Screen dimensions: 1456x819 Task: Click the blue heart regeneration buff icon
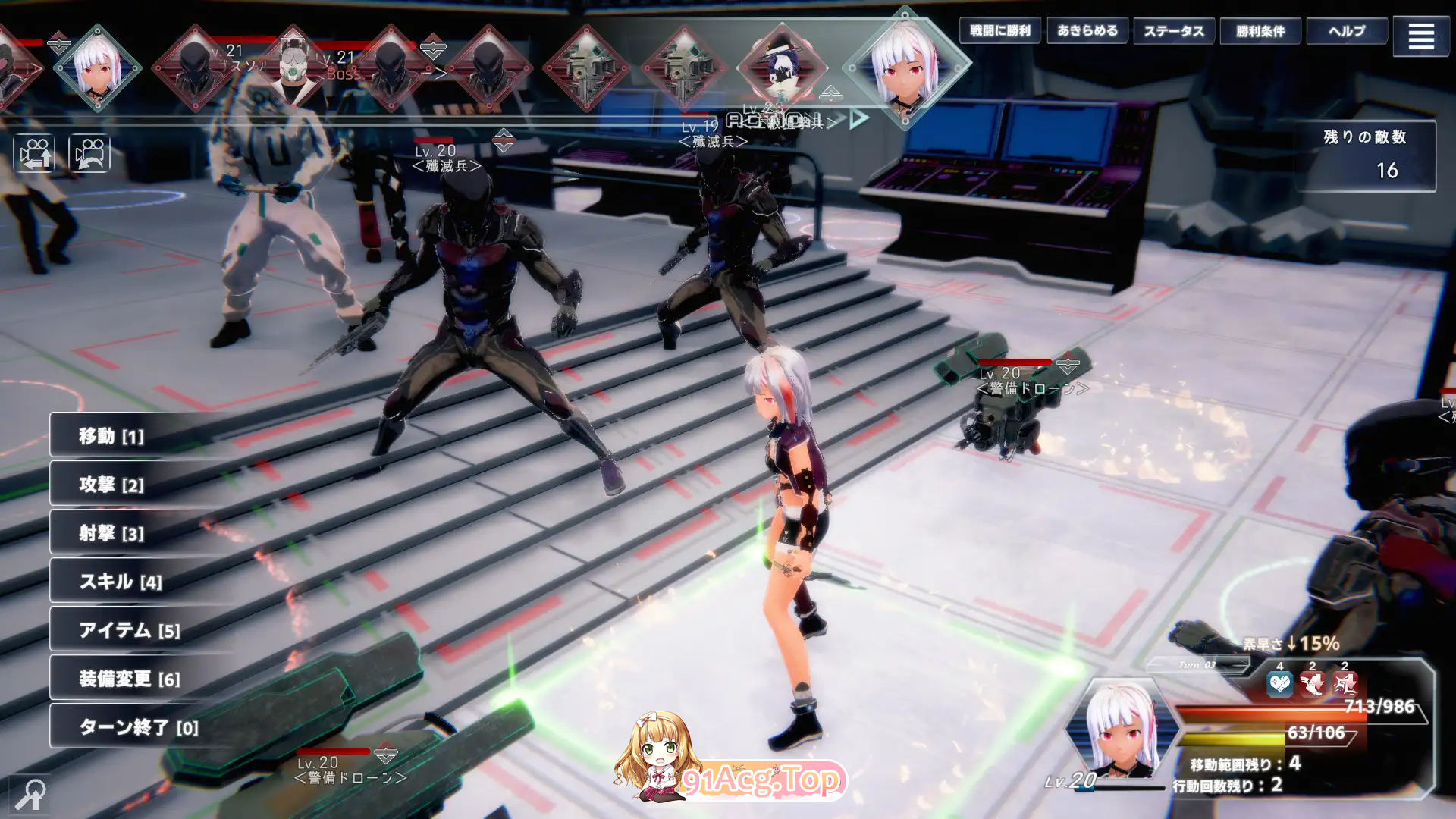coord(1280,685)
